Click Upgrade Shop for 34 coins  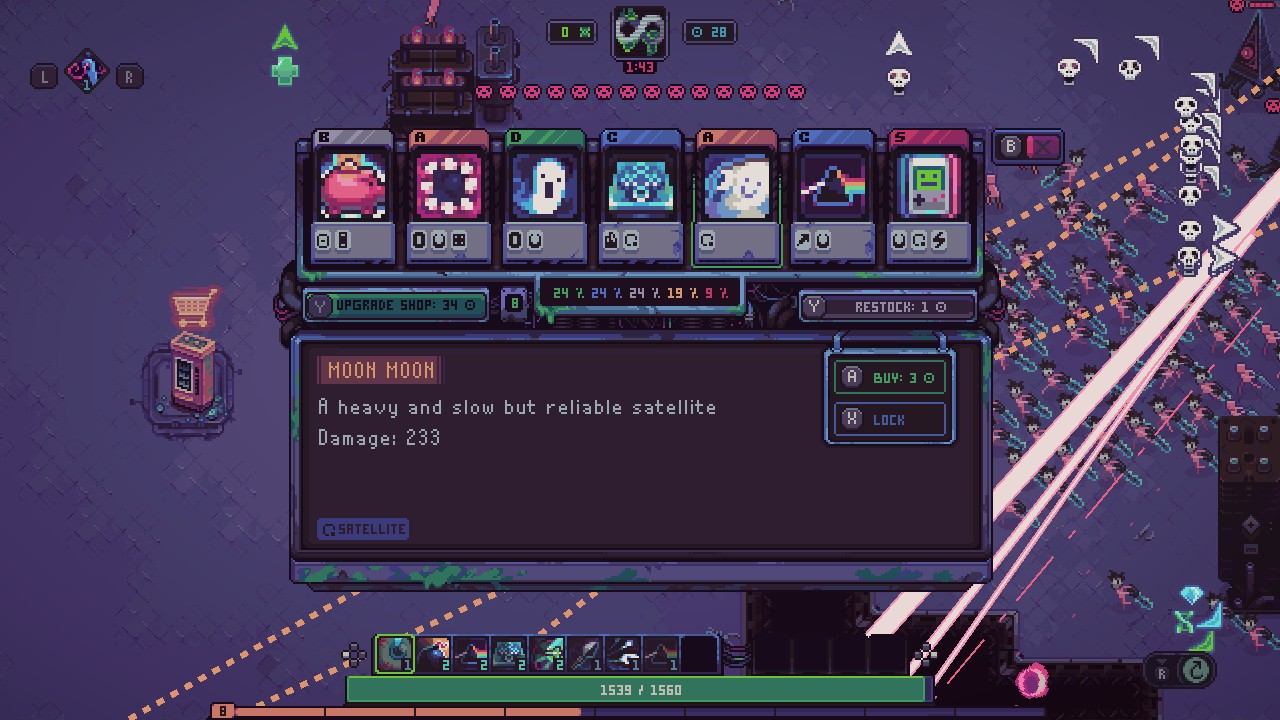pos(396,306)
